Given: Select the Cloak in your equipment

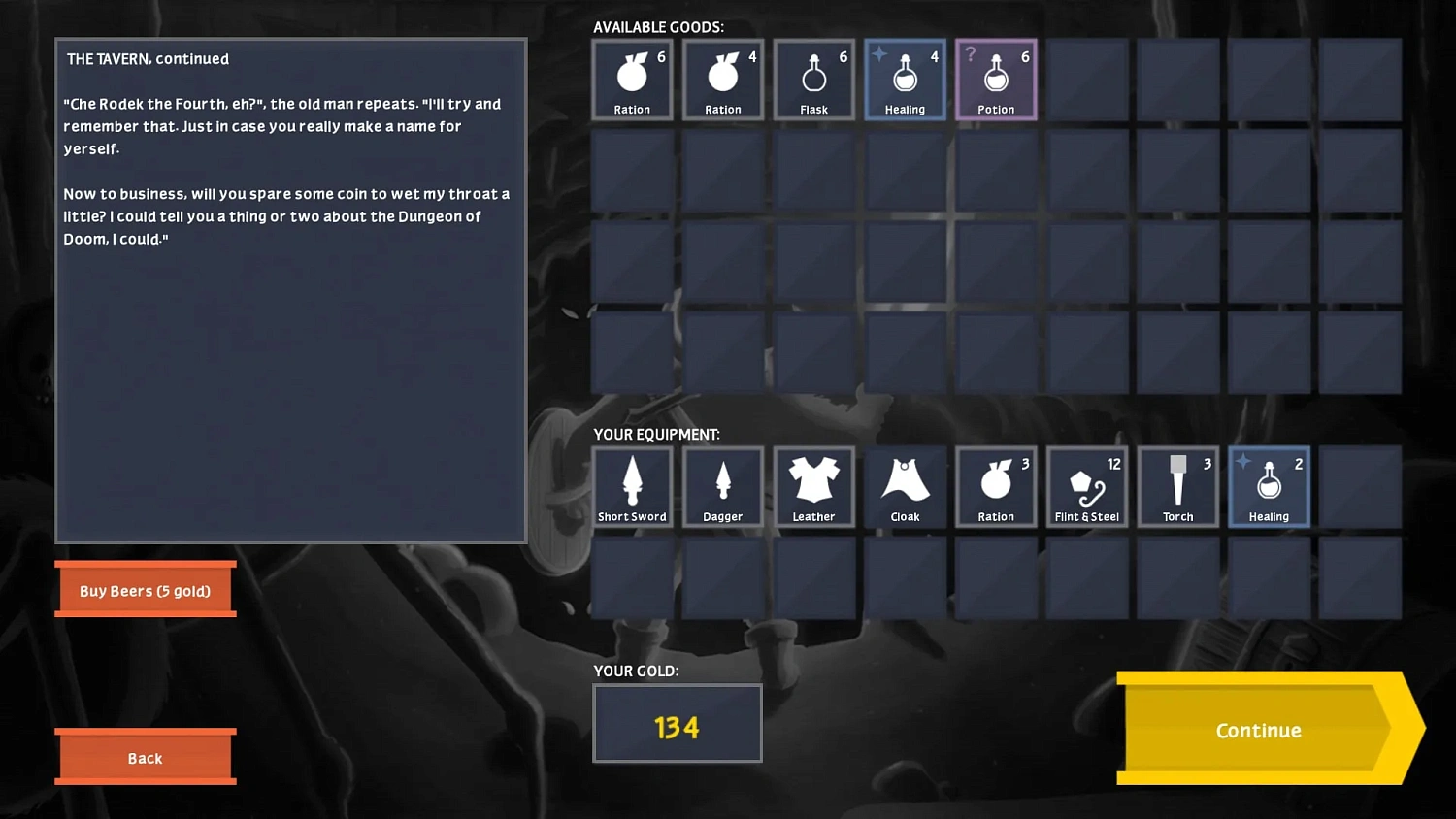Looking at the screenshot, I should (905, 486).
